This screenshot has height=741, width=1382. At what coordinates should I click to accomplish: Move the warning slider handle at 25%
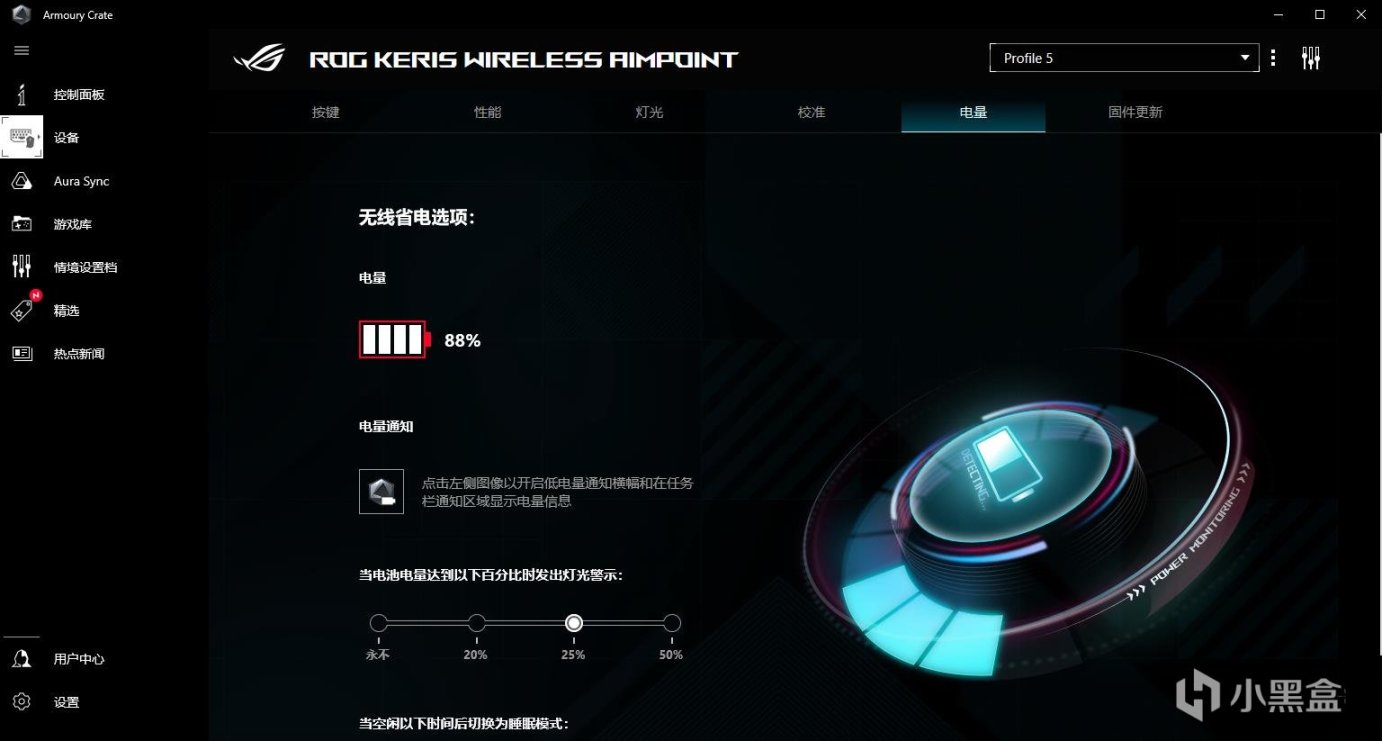click(x=573, y=622)
